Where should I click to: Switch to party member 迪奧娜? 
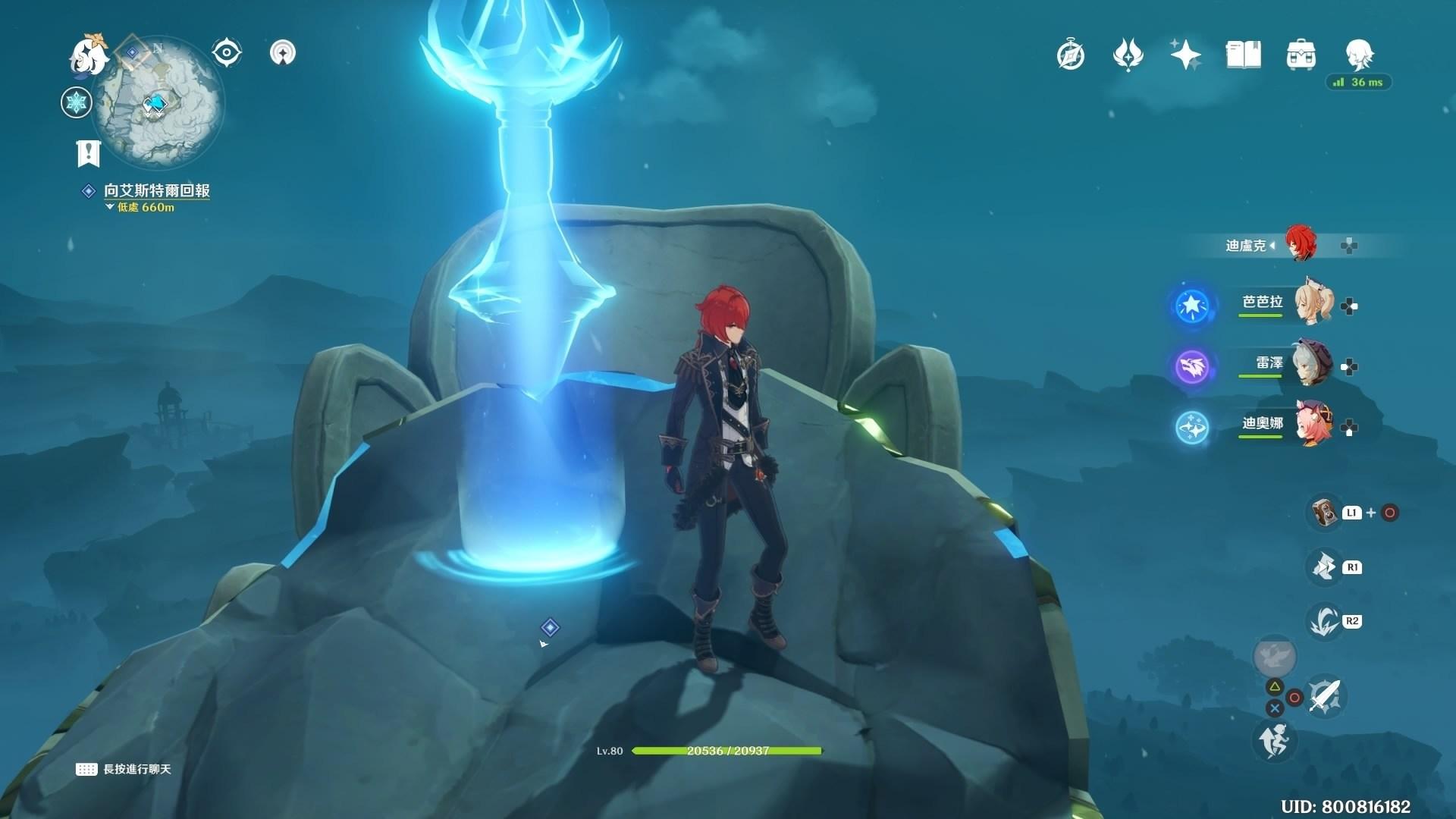(x=1313, y=425)
